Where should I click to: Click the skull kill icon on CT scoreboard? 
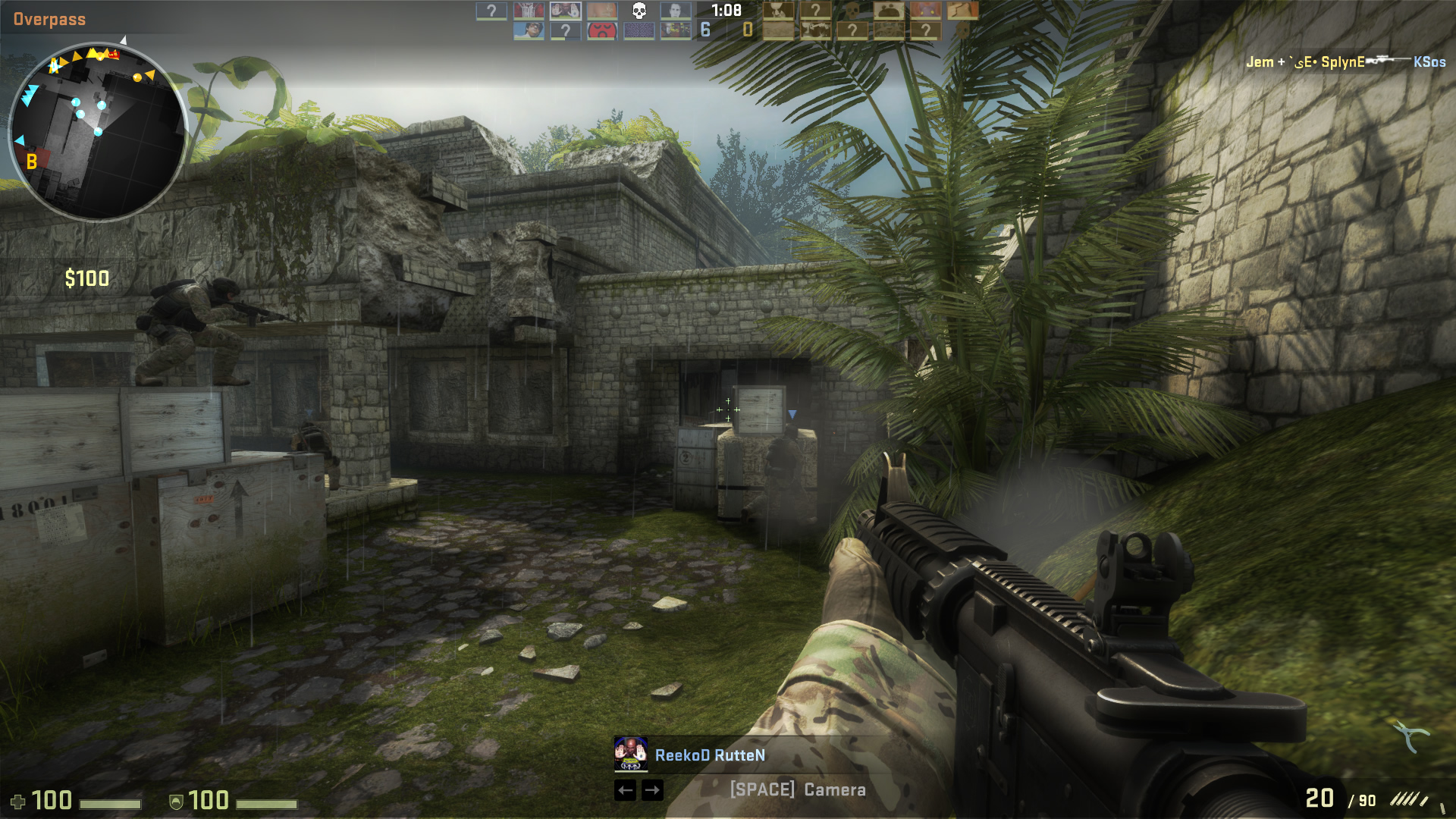pos(639,11)
